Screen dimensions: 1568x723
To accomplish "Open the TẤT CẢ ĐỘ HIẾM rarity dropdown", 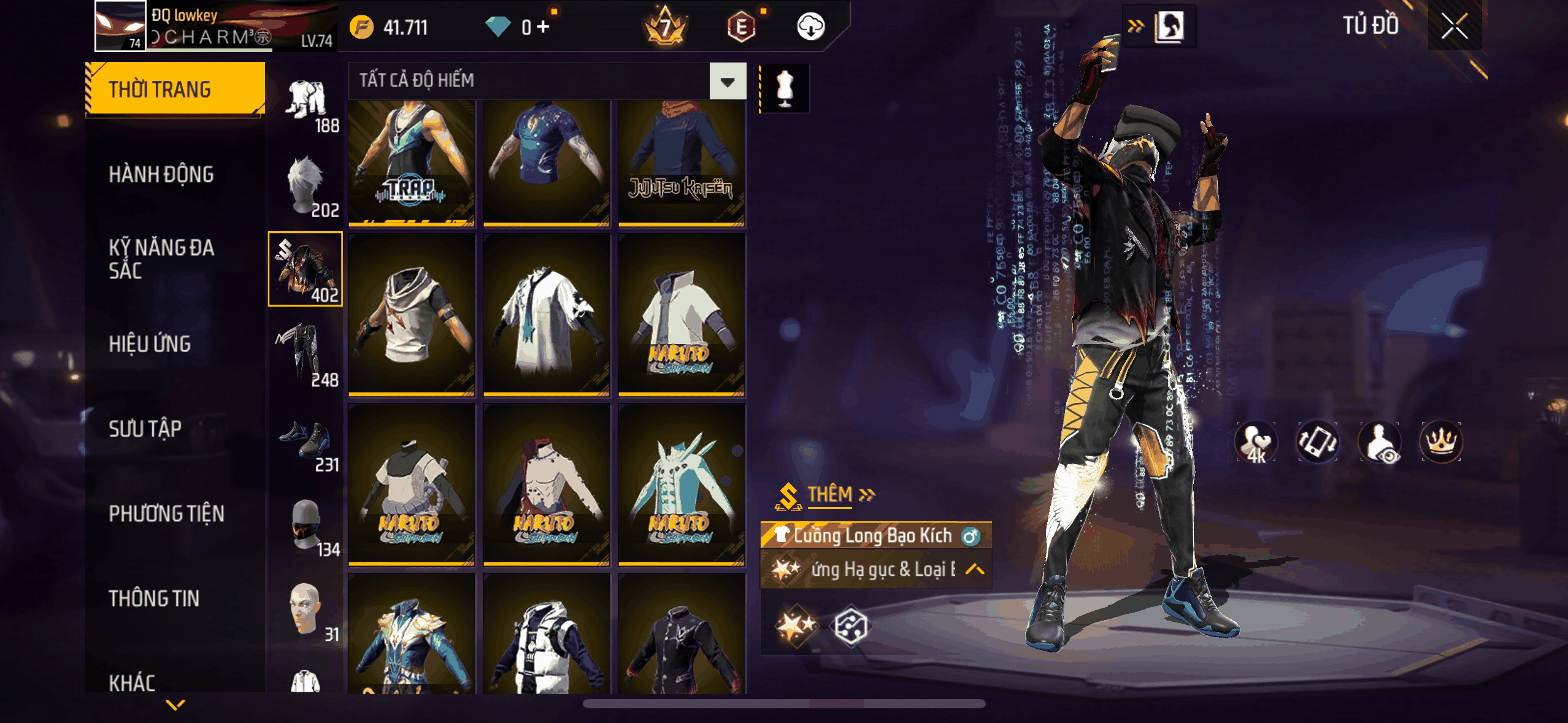I will coord(728,81).
